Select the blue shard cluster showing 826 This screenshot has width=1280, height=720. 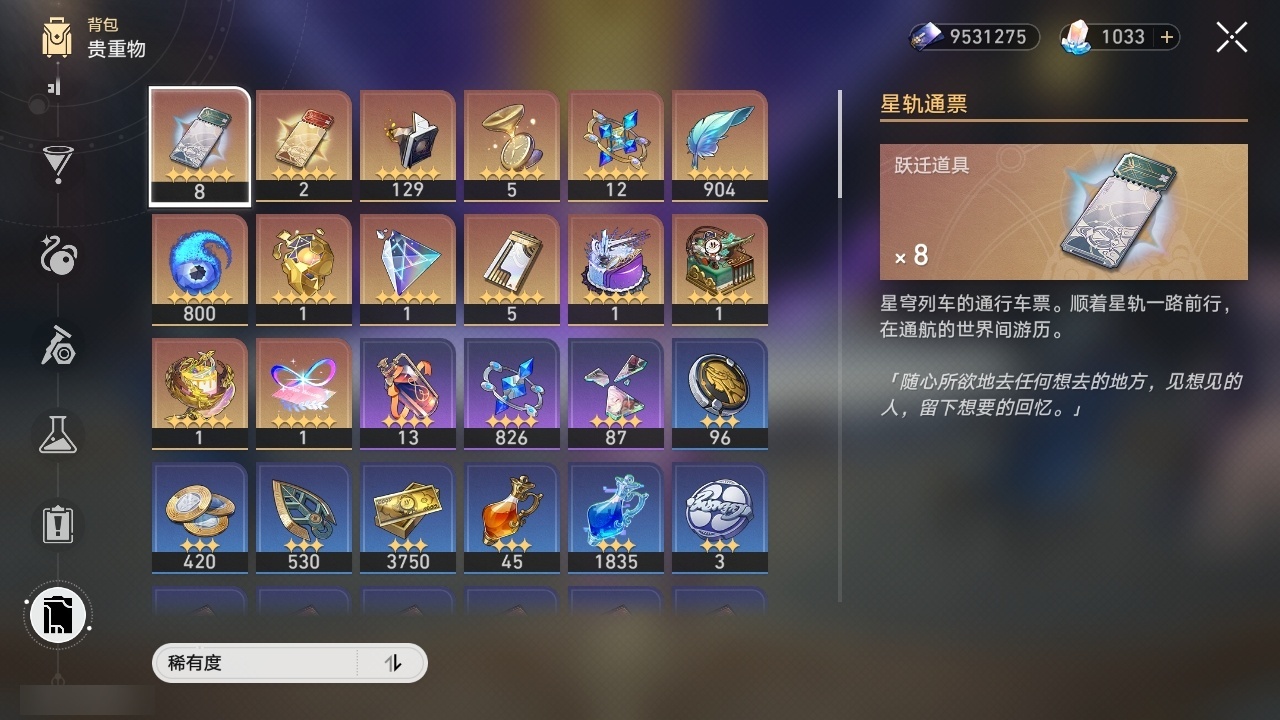pyautogui.click(x=511, y=392)
